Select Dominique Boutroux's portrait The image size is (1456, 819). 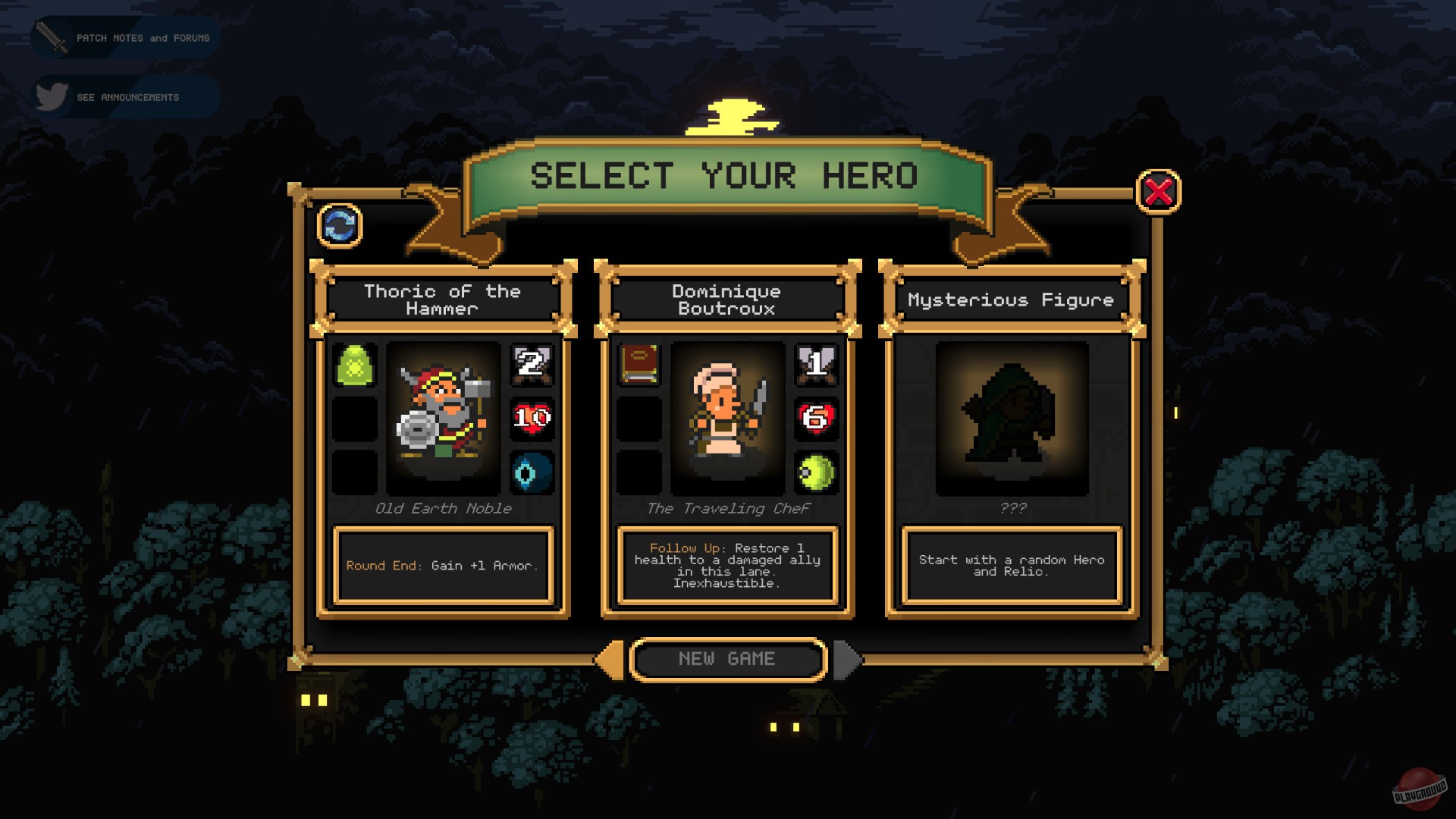(726, 419)
